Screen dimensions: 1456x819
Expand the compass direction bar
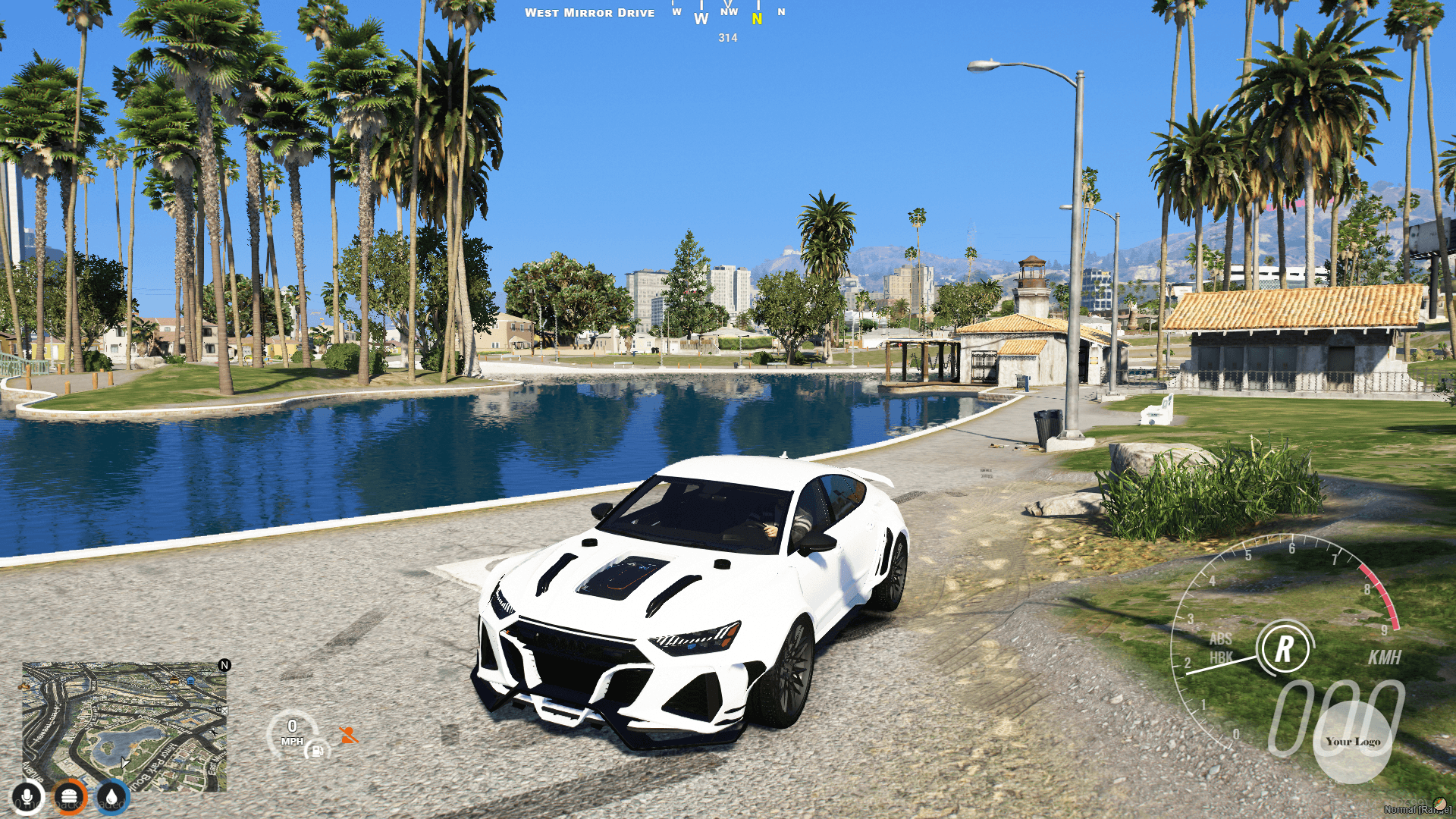pos(724,12)
